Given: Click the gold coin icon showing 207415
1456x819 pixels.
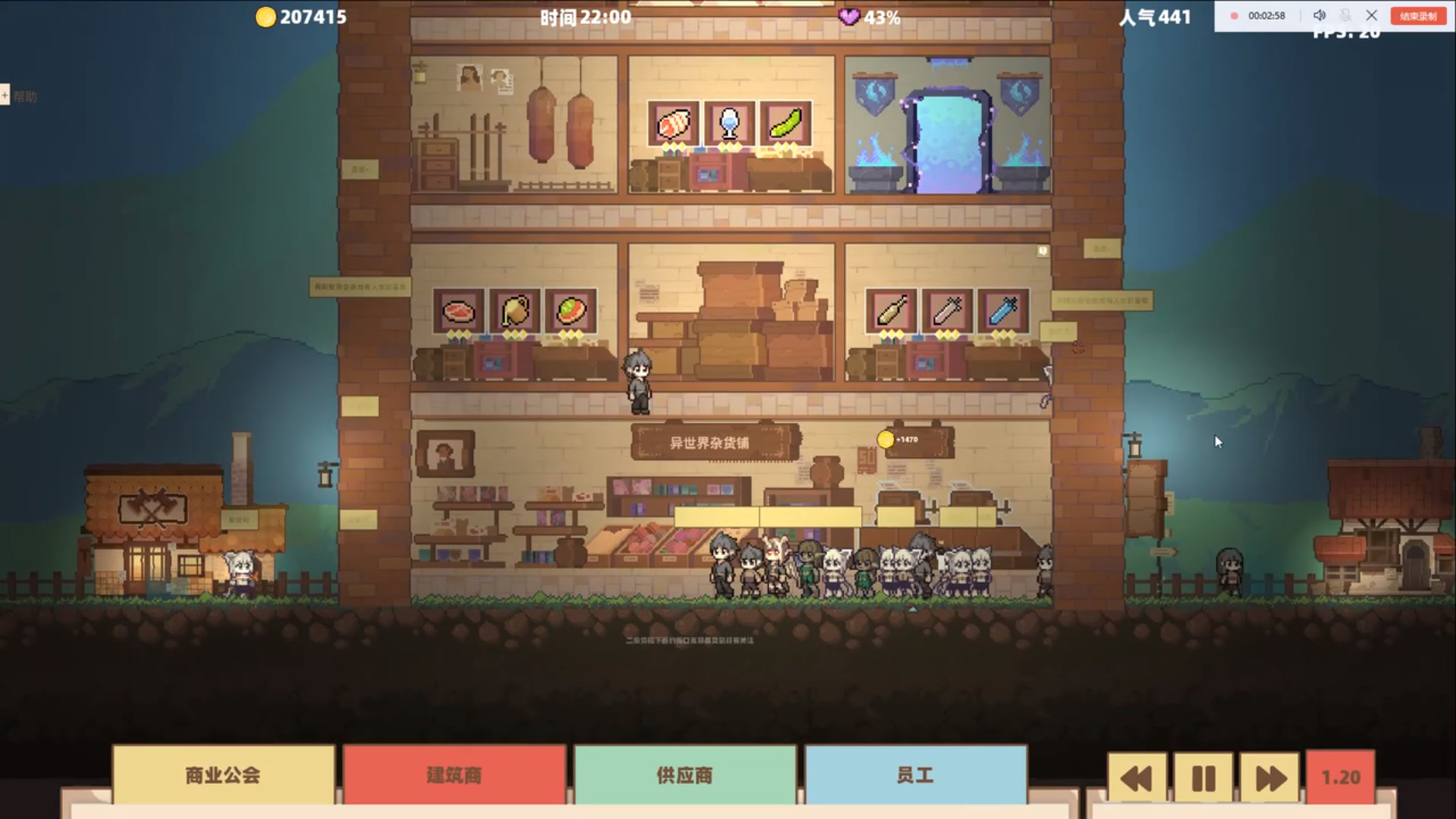Looking at the screenshot, I should click(x=265, y=16).
